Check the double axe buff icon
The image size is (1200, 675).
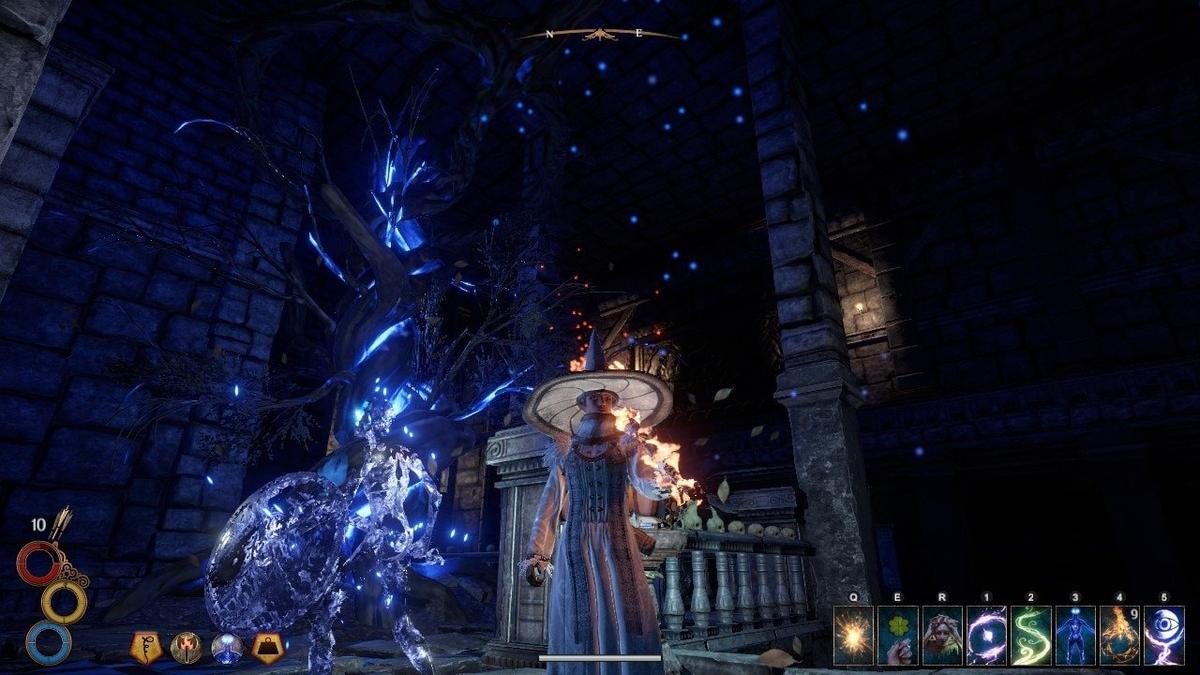(x=186, y=648)
